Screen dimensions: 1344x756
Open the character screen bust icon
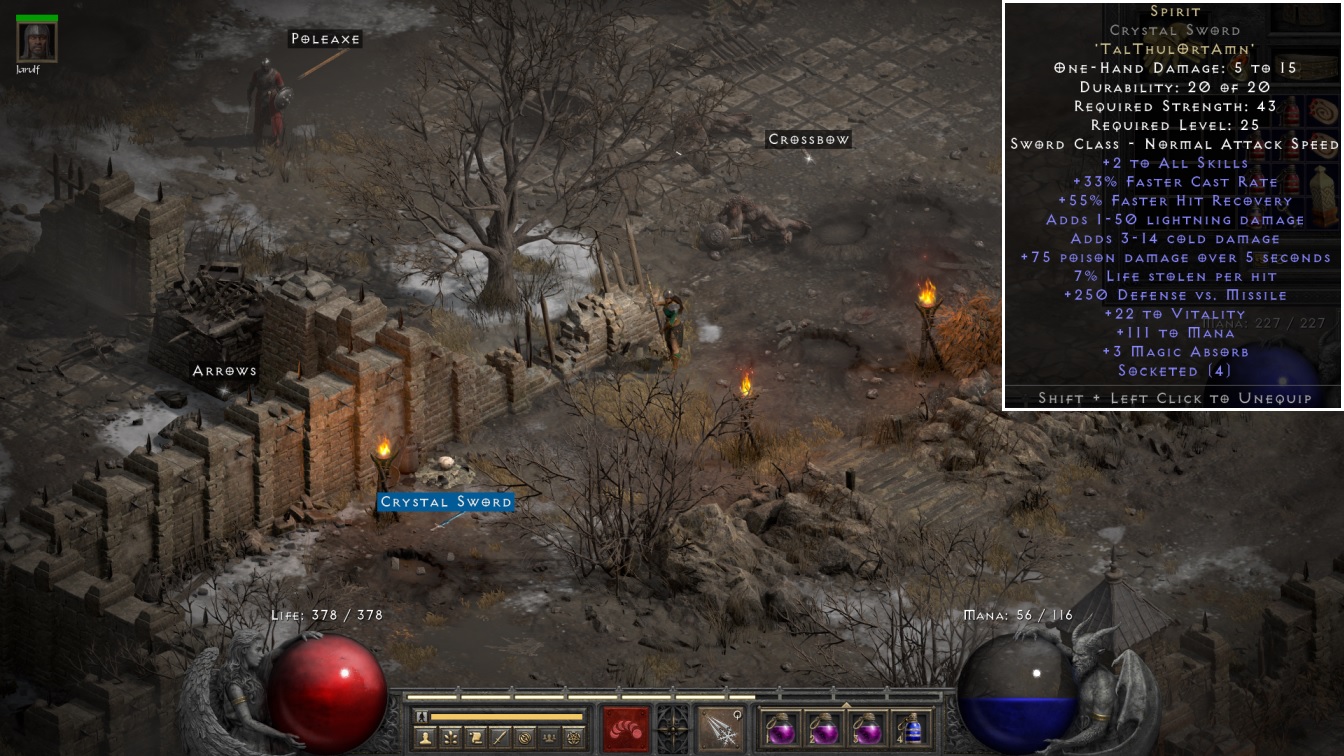[424, 737]
